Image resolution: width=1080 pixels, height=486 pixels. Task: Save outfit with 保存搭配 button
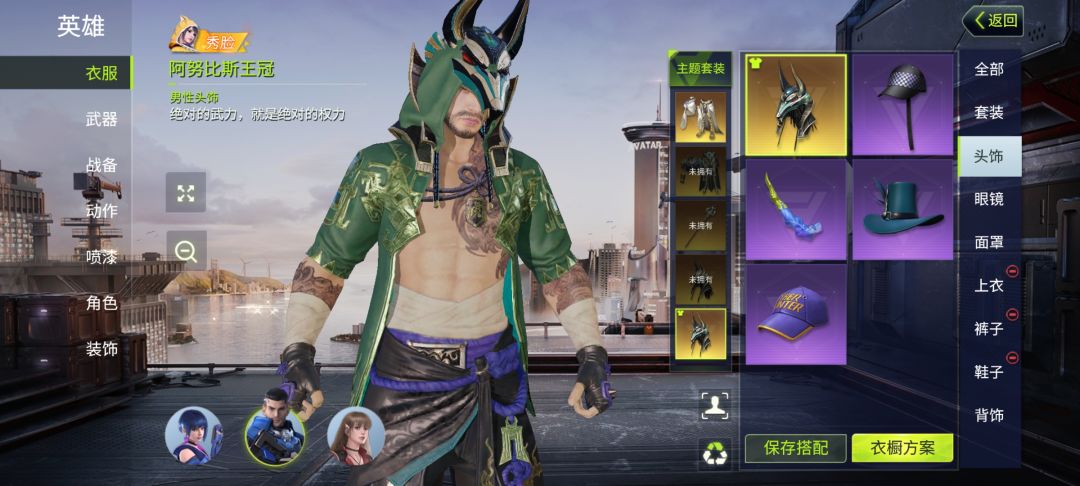(795, 448)
